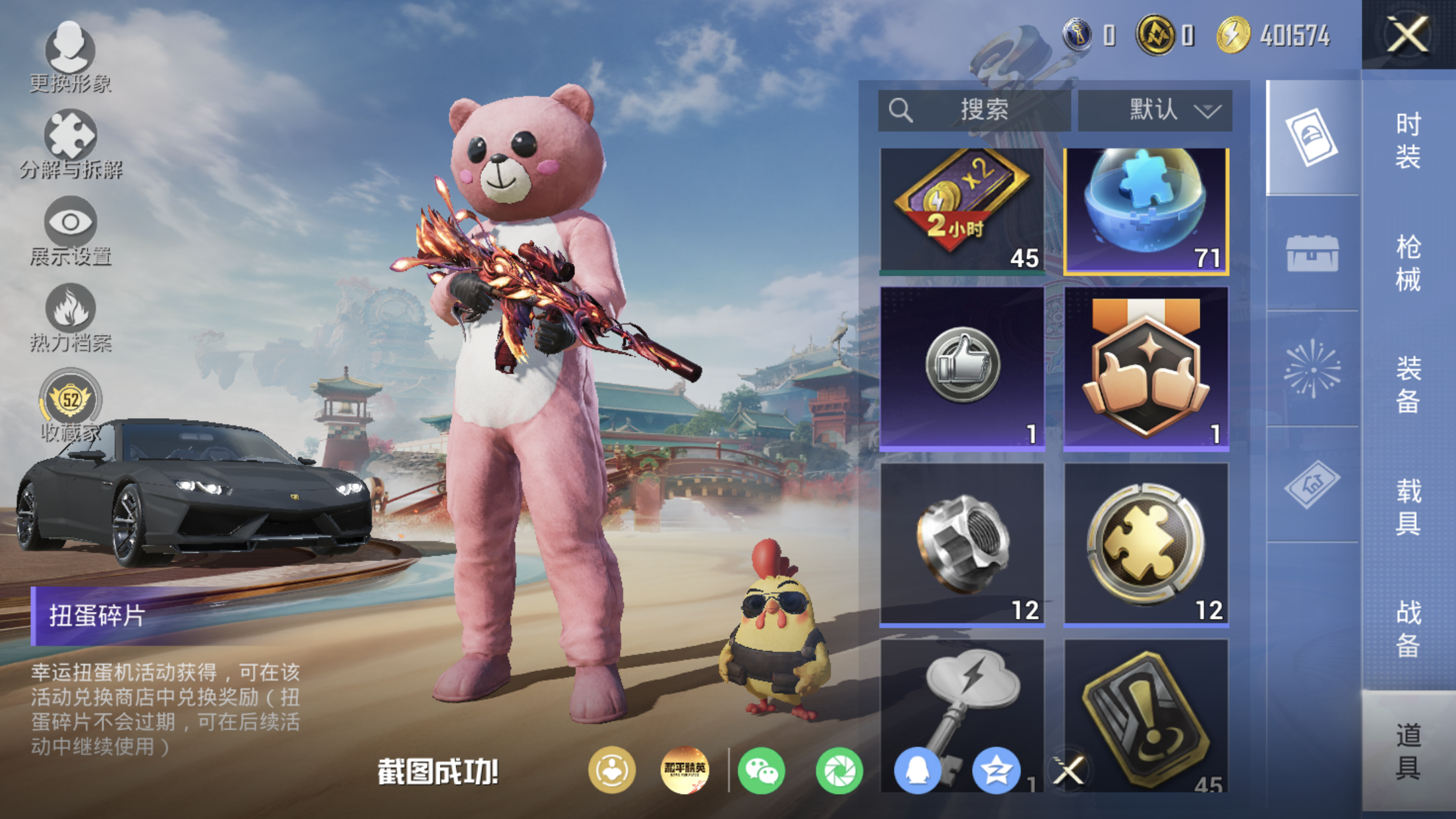Select the silver thumbs-up coin item
The width and height of the screenshot is (1456, 819).
(962, 368)
